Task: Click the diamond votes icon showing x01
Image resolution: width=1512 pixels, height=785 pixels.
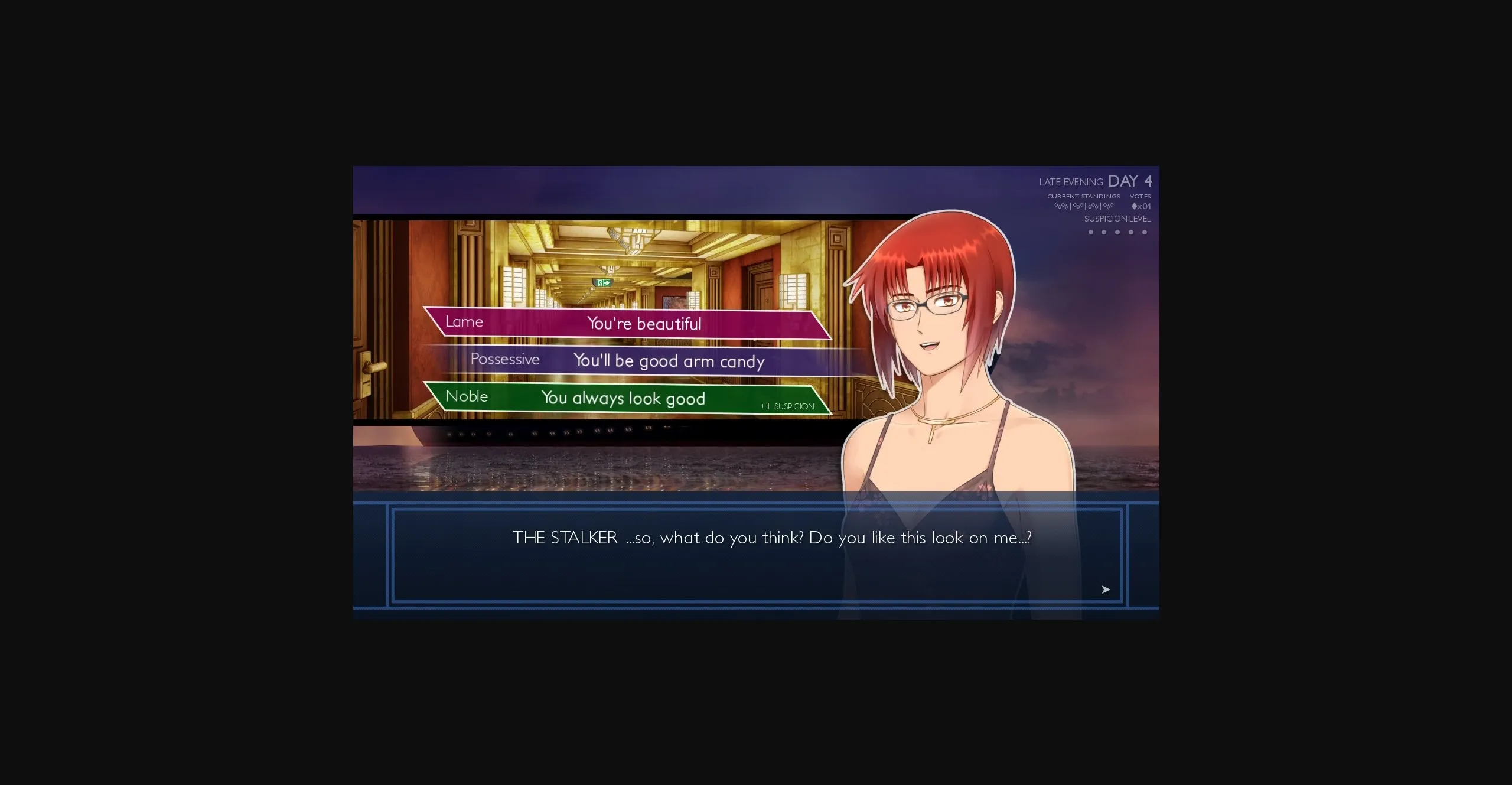Action: pyautogui.click(x=1141, y=205)
